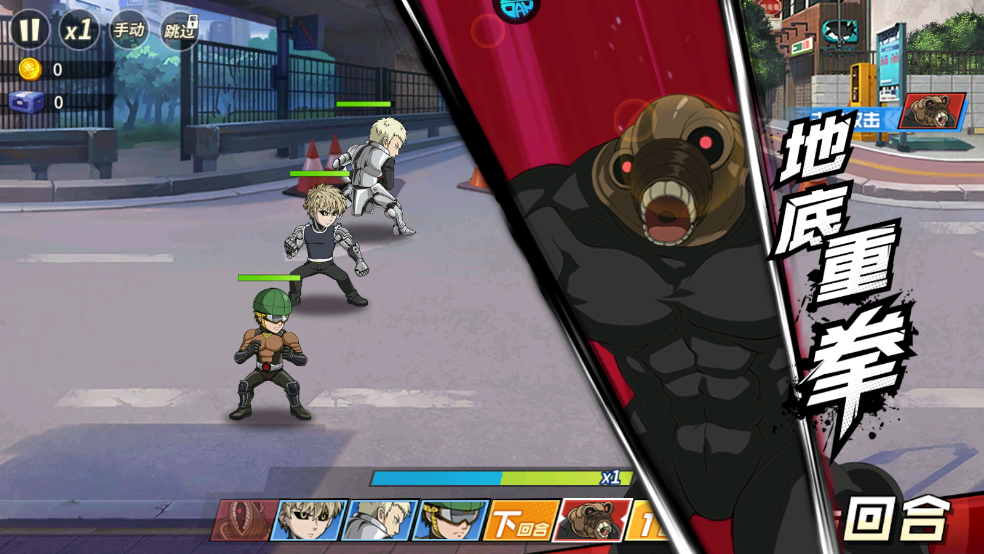Viewport: 984px width, 554px height.
Task: Toggle the x1 battle speed
Action: pyautogui.click(x=79, y=30)
